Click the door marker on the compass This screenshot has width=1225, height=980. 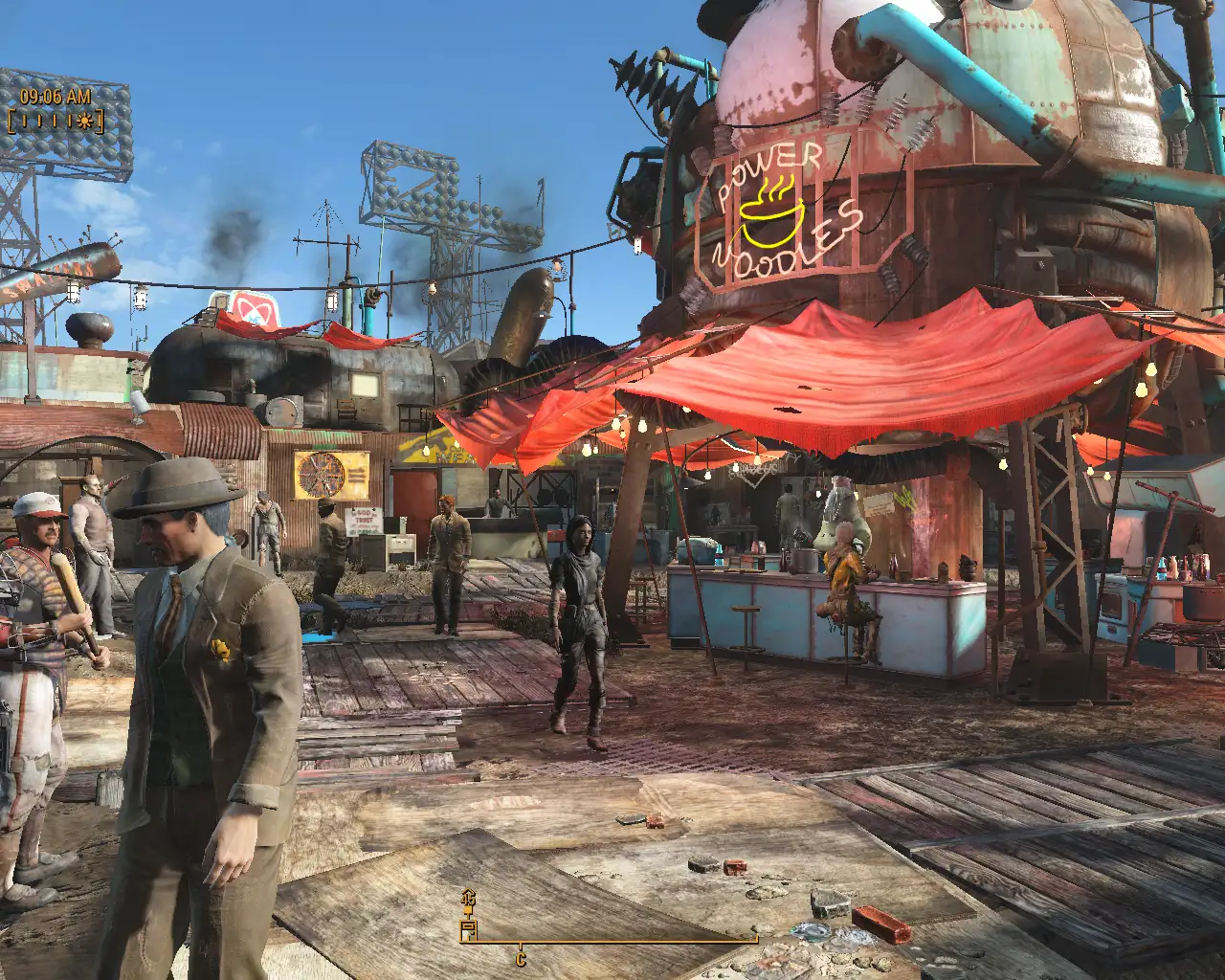468,928
